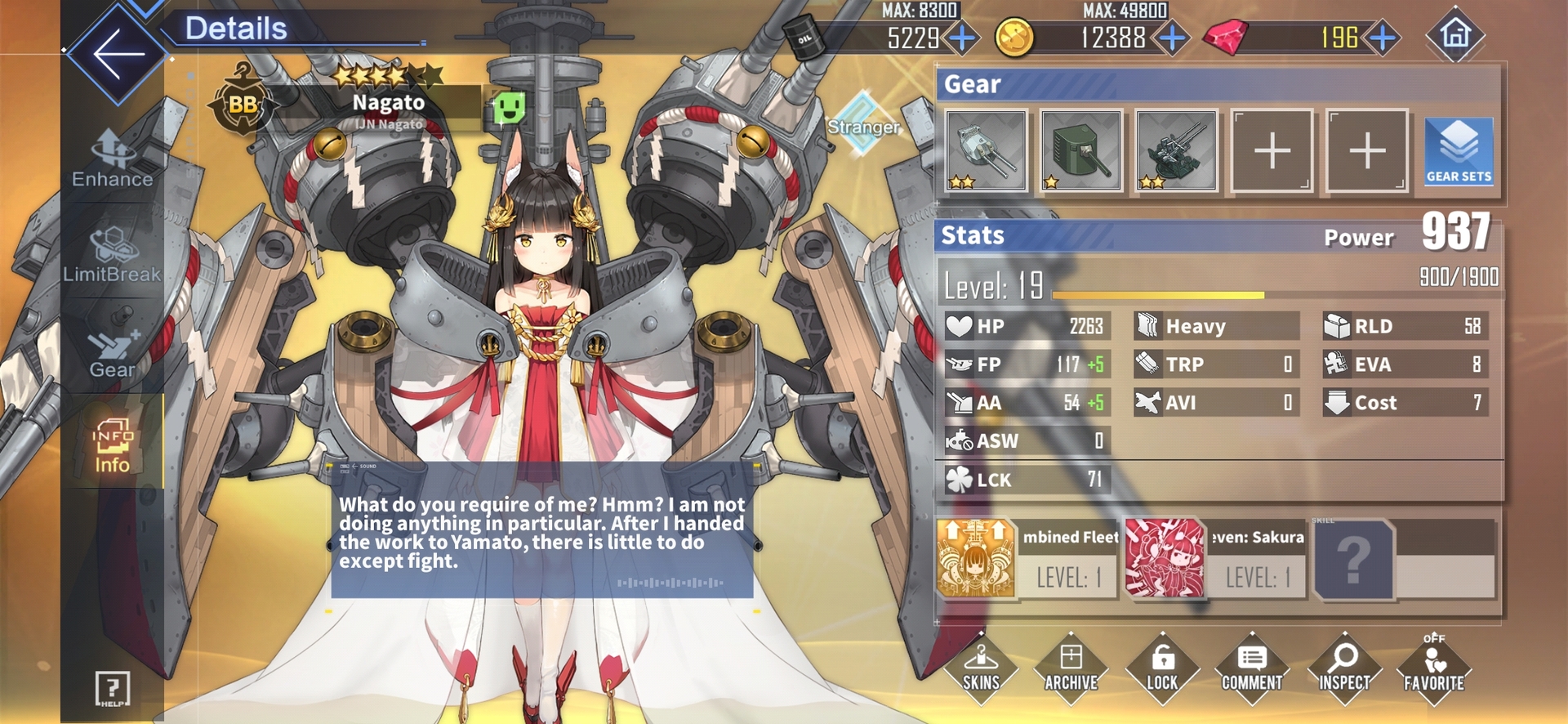The height and width of the screenshot is (724, 1568).
Task: View the Combined Fleet skill
Action: (977, 559)
